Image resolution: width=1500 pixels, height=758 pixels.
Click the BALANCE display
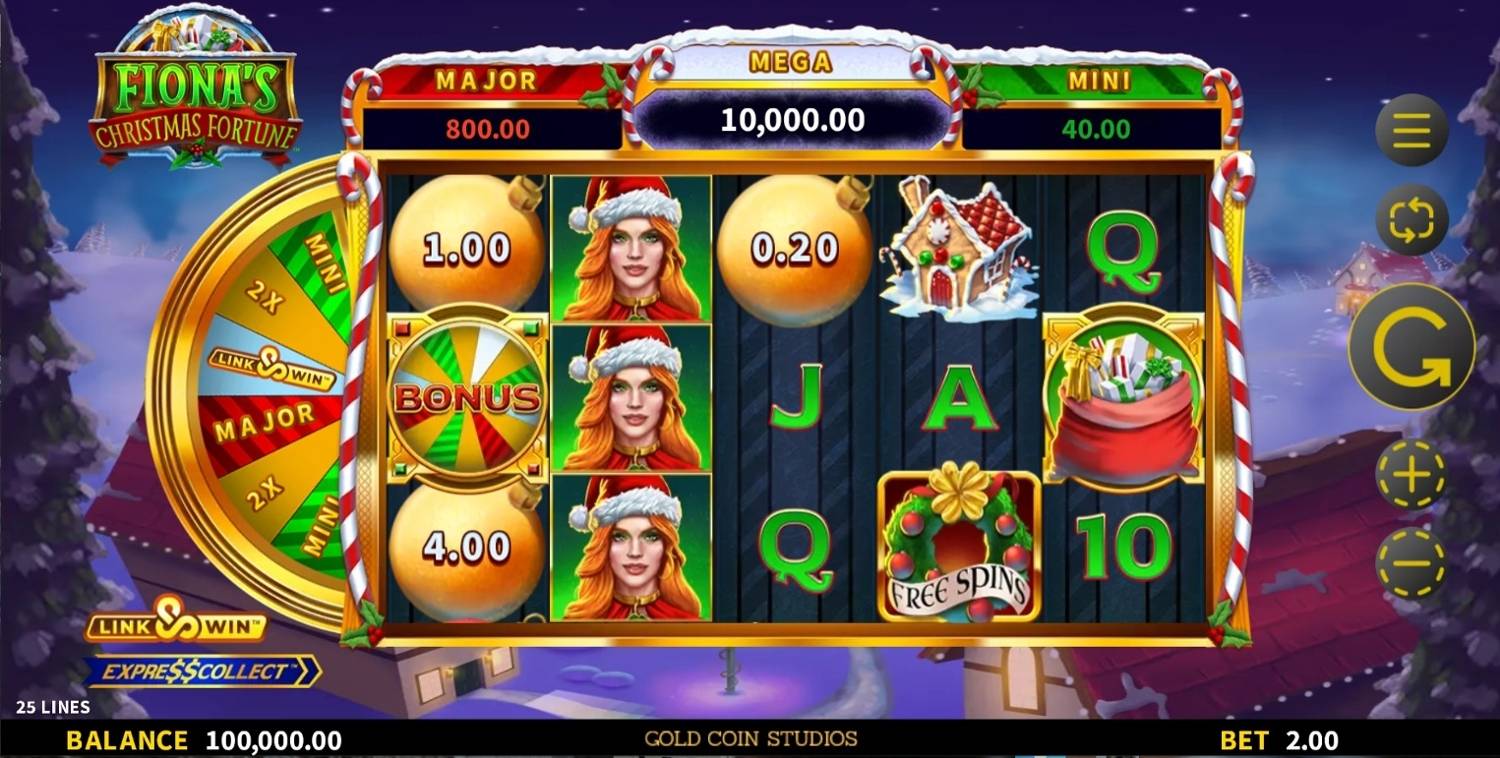[x=180, y=742]
